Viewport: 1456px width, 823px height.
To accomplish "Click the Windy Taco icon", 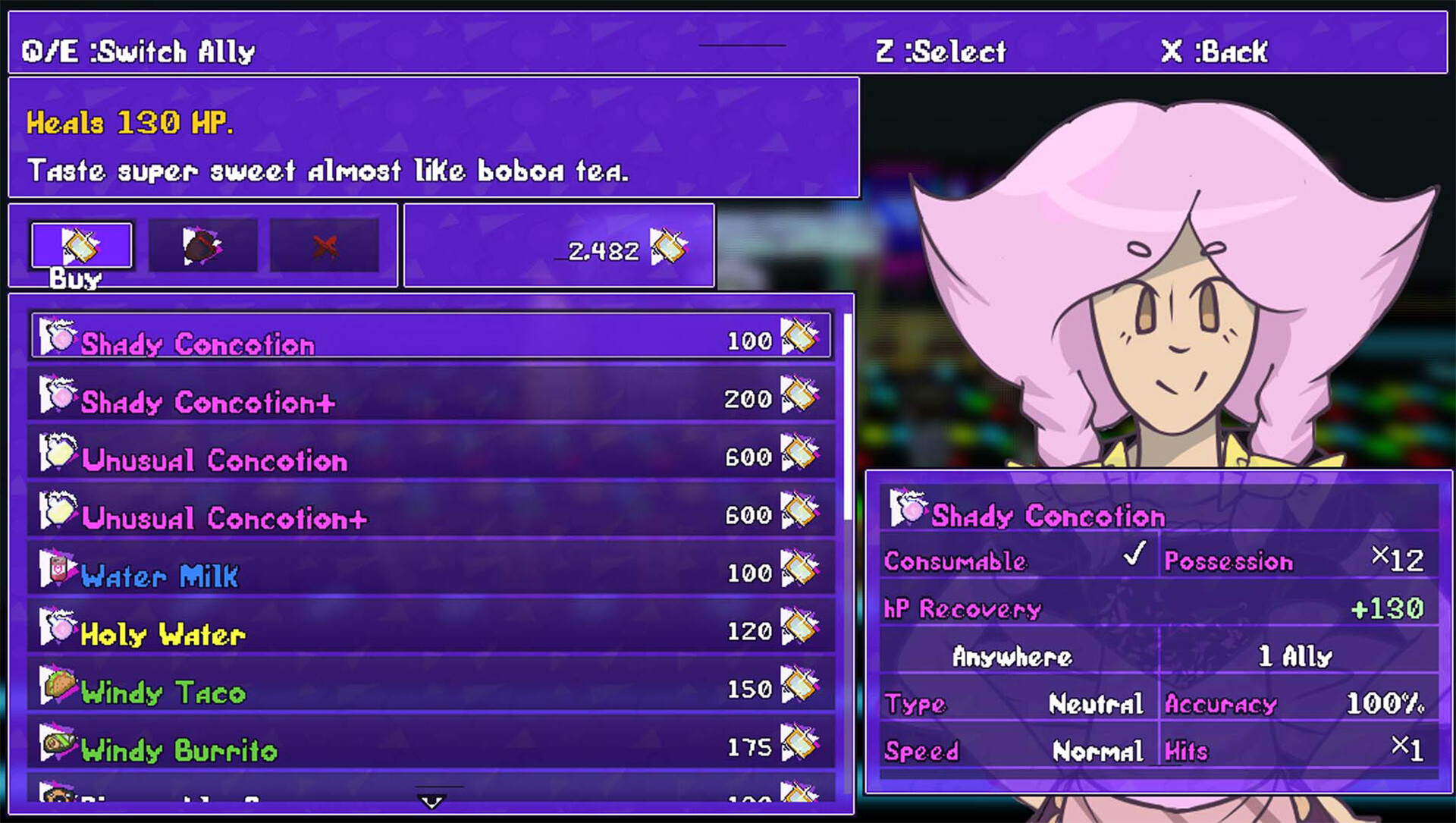I will [61, 684].
